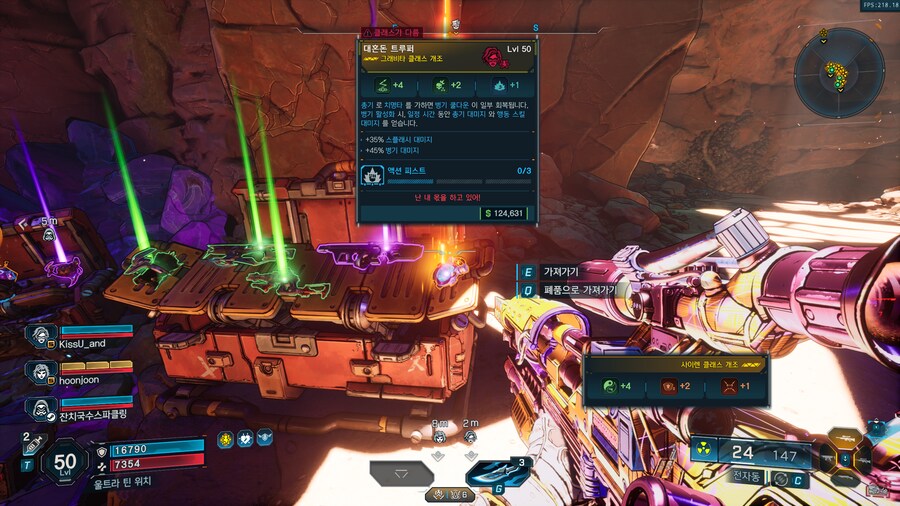Click the yellow gear status buff icon
This screenshot has width=900, height=506.
tap(227, 438)
